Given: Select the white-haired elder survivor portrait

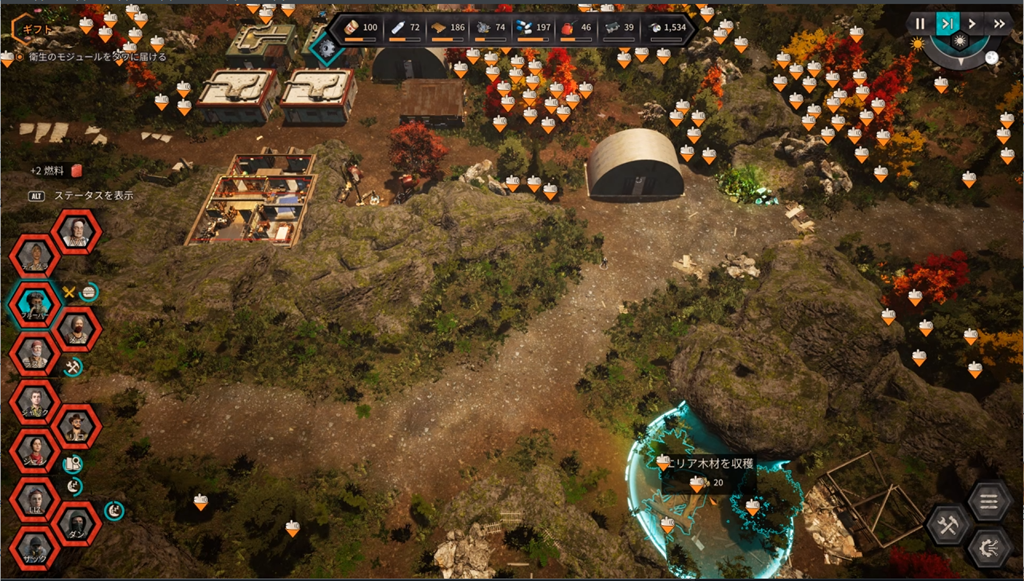Looking at the screenshot, I should pos(76,231).
